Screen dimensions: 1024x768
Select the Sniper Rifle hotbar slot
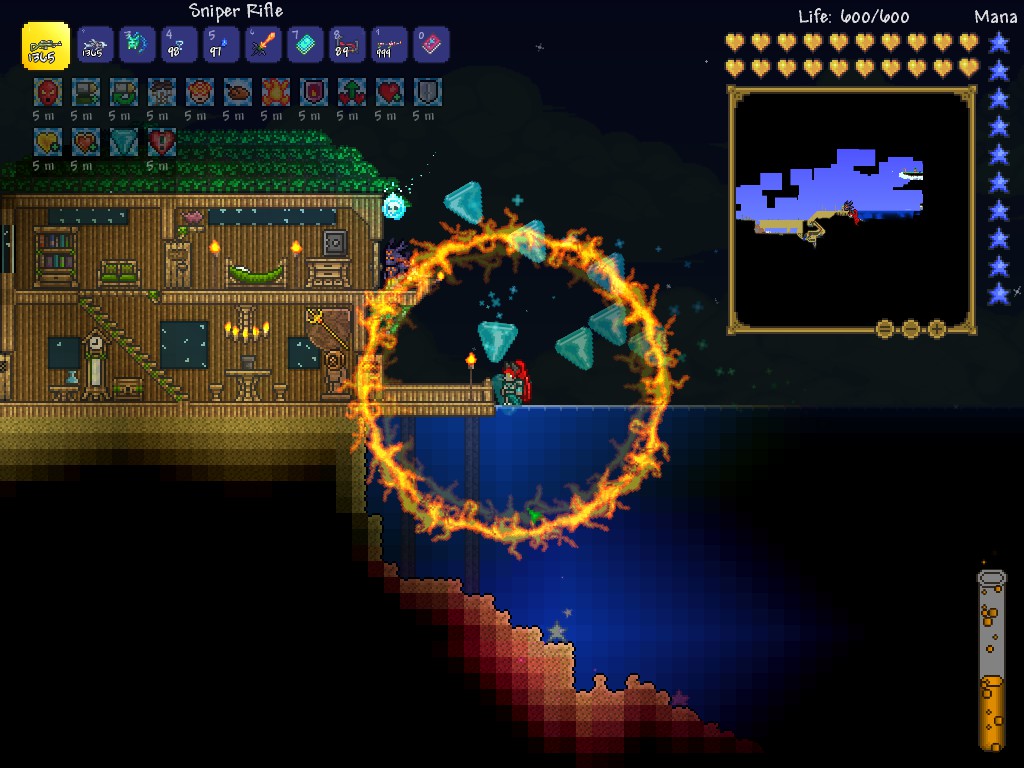pos(46,45)
